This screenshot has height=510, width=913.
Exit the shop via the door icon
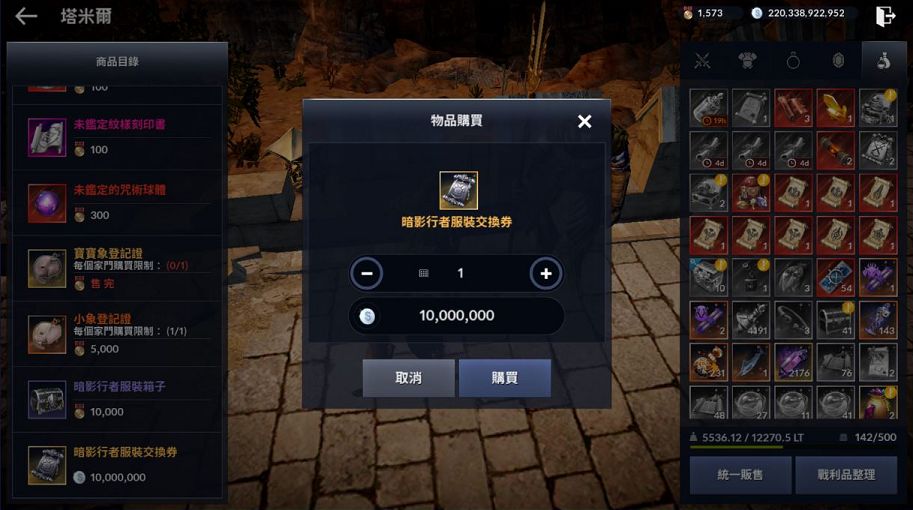point(885,15)
